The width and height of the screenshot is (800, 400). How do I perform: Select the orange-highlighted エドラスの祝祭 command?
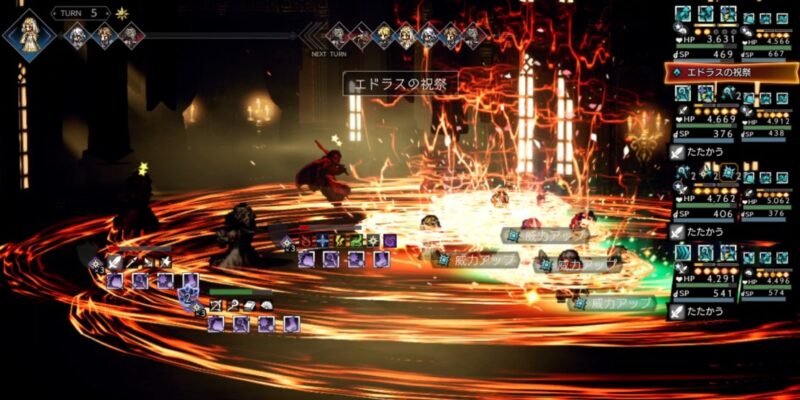click(731, 73)
